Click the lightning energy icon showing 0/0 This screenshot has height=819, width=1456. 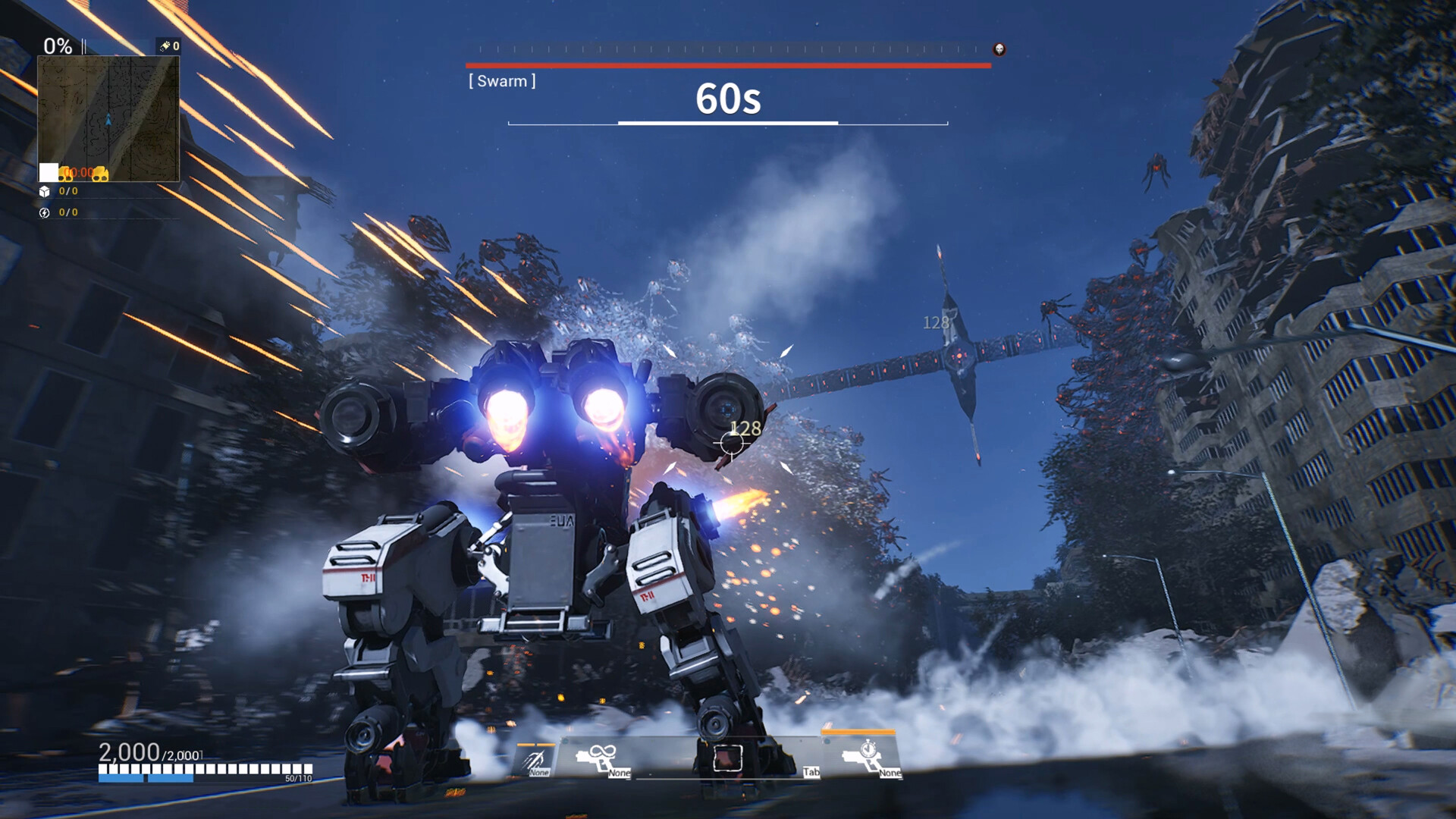coord(45,212)
